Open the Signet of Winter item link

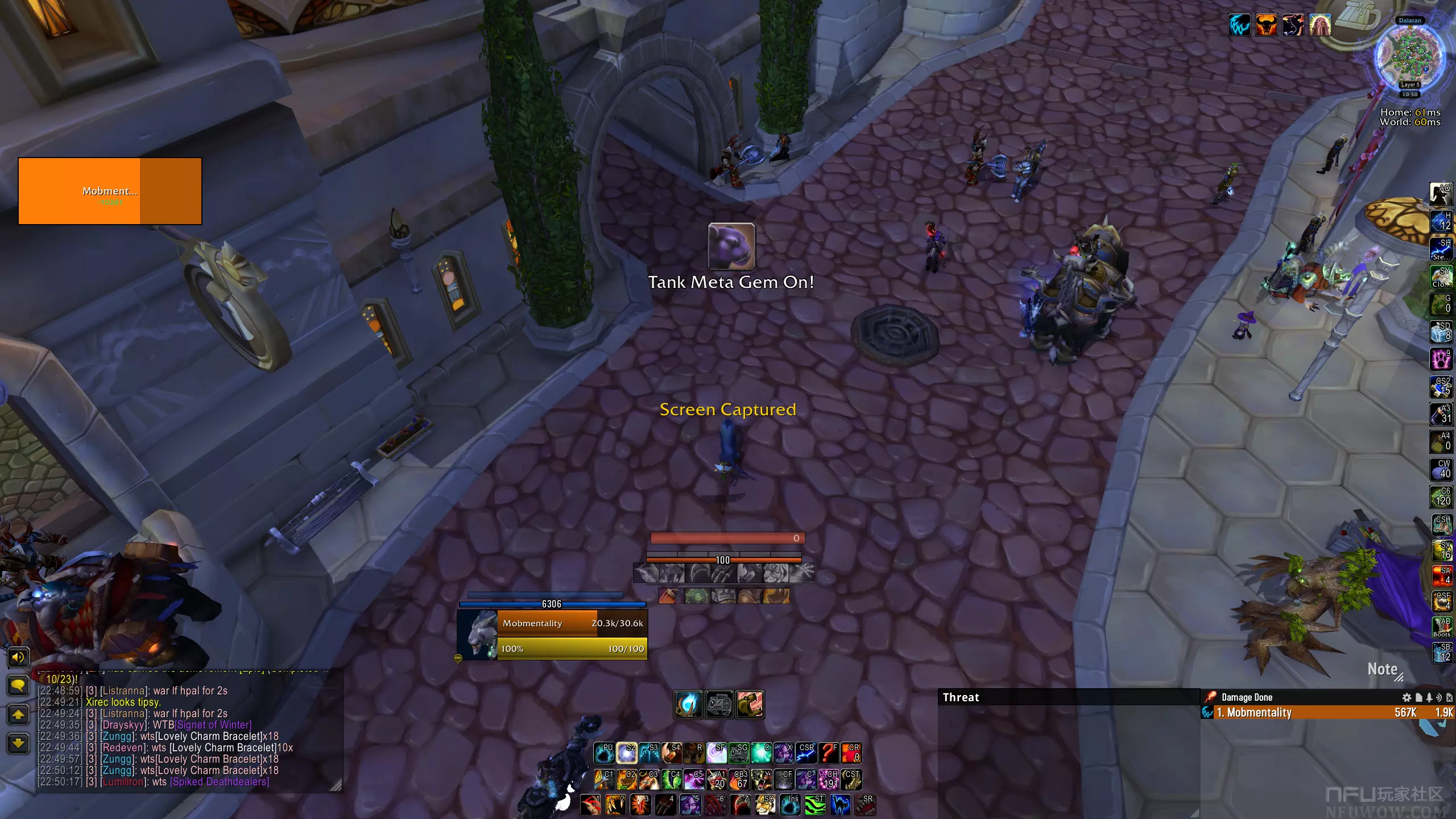[x=213, y=725]
